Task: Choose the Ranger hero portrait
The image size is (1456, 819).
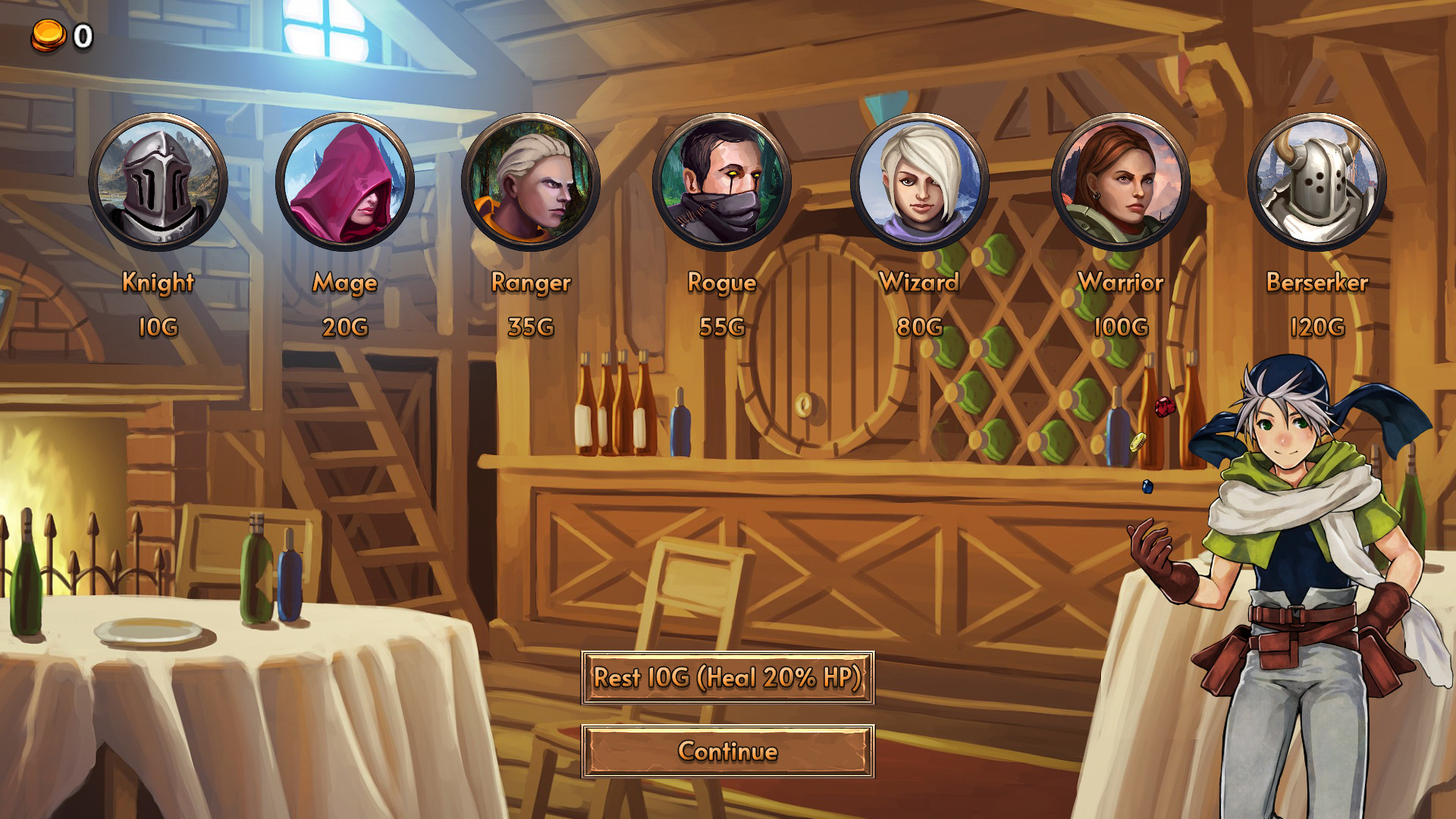Action: [x=531, y=182]
